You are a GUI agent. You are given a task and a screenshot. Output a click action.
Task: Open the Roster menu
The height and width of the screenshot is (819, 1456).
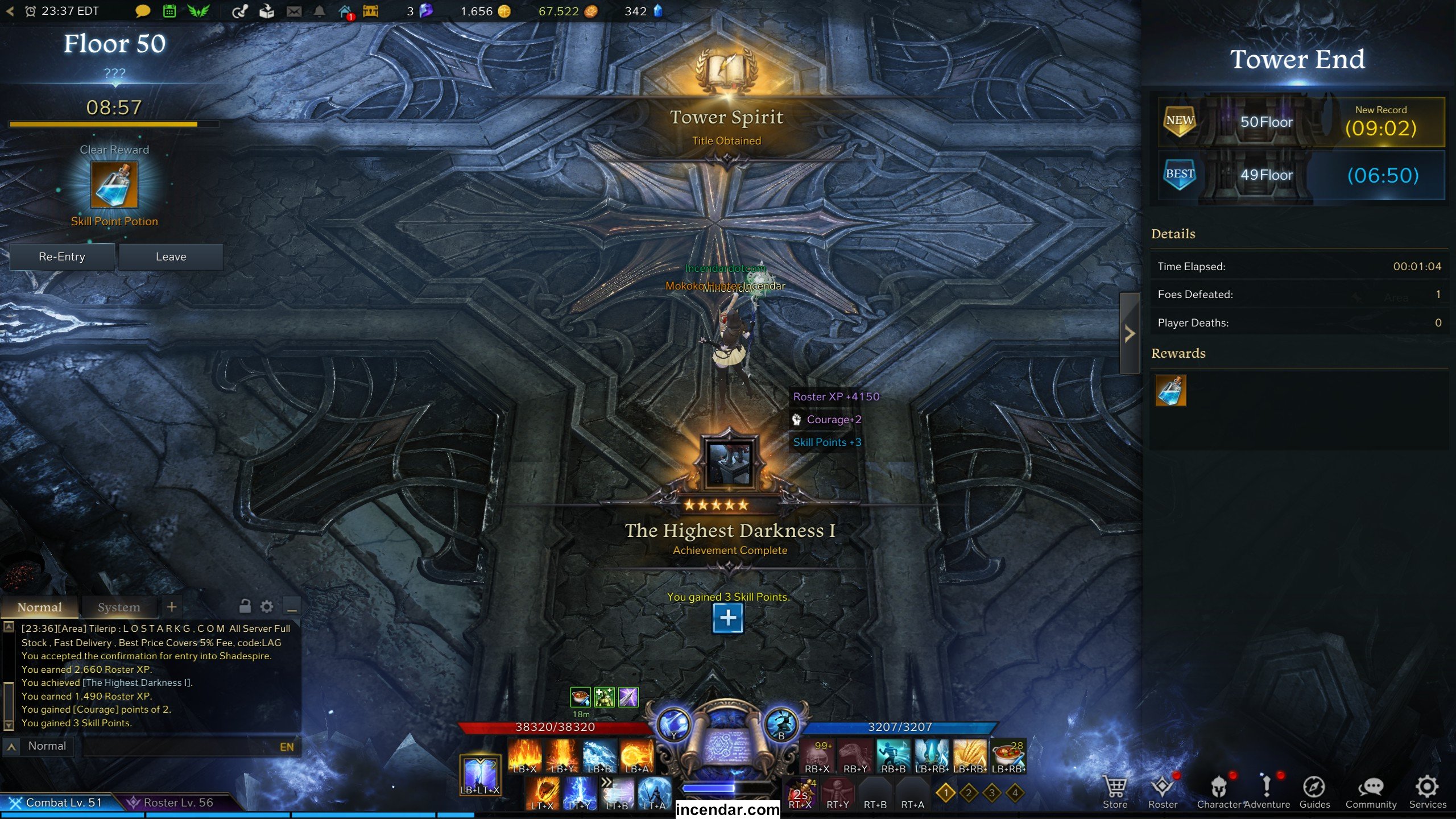pos(1163,792)
